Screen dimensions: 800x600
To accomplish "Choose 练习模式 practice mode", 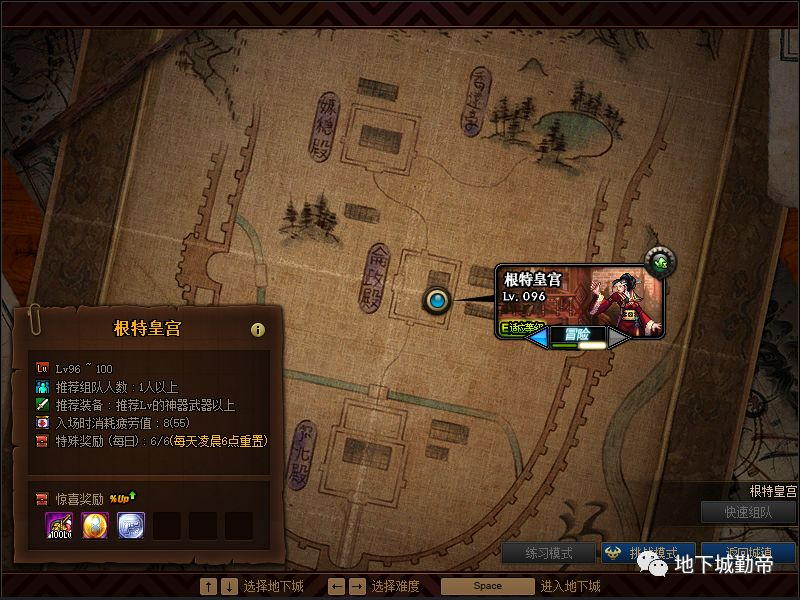I will click(548, 553).
